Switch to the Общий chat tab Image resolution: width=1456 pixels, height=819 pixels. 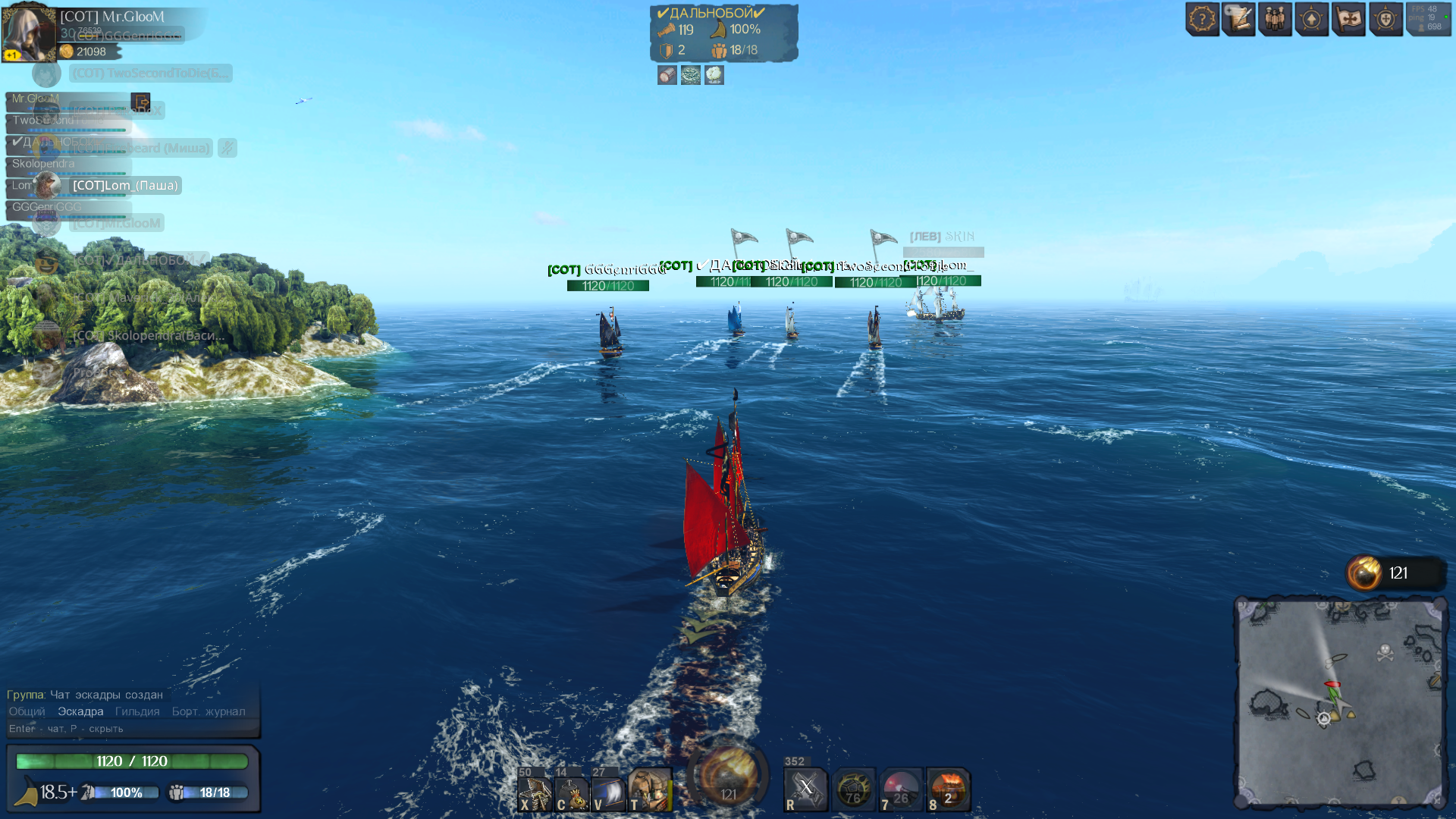pos(27,711)
